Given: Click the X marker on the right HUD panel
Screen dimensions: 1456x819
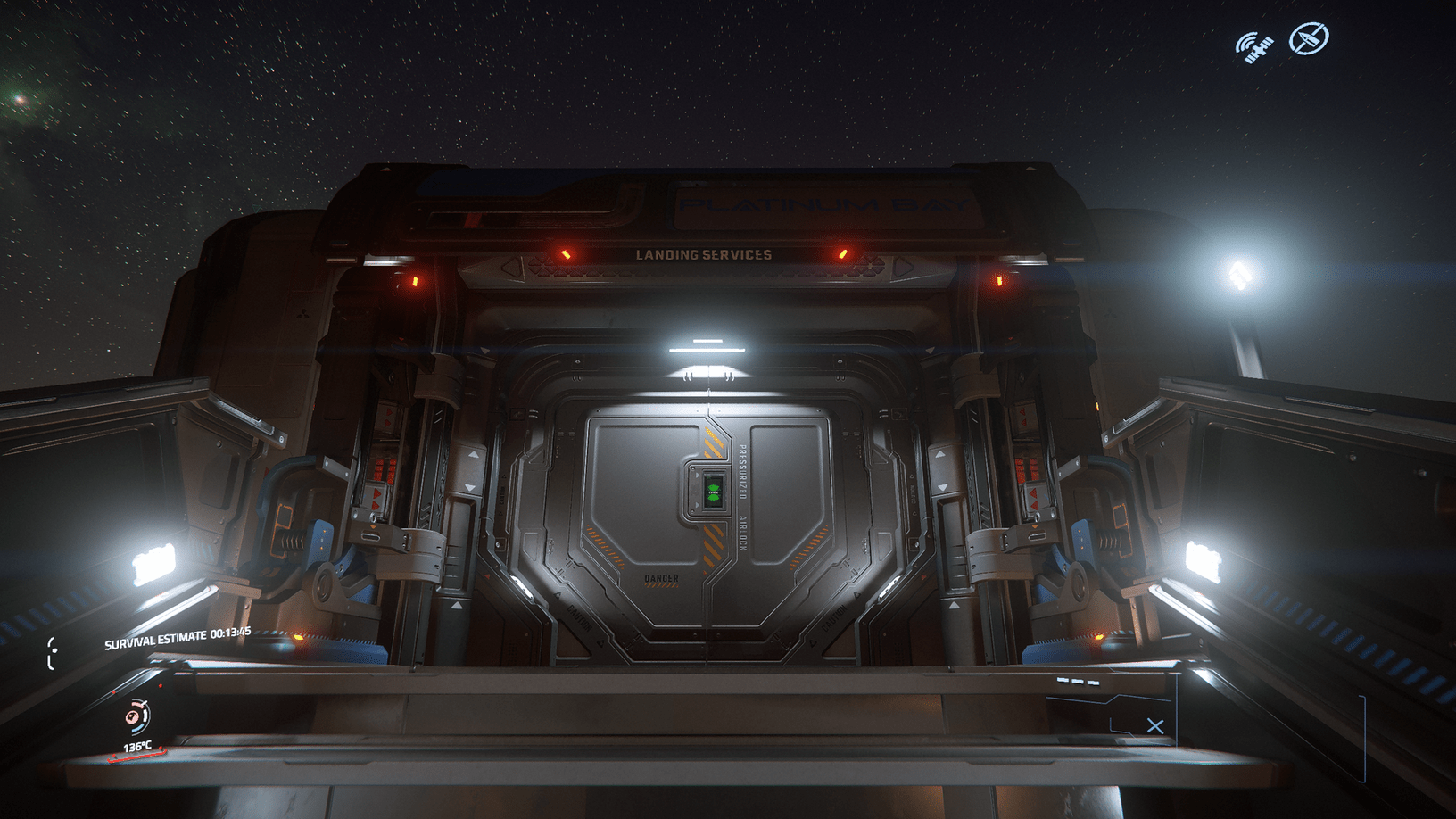Looking at the screenshot, I should [1155, 725].
